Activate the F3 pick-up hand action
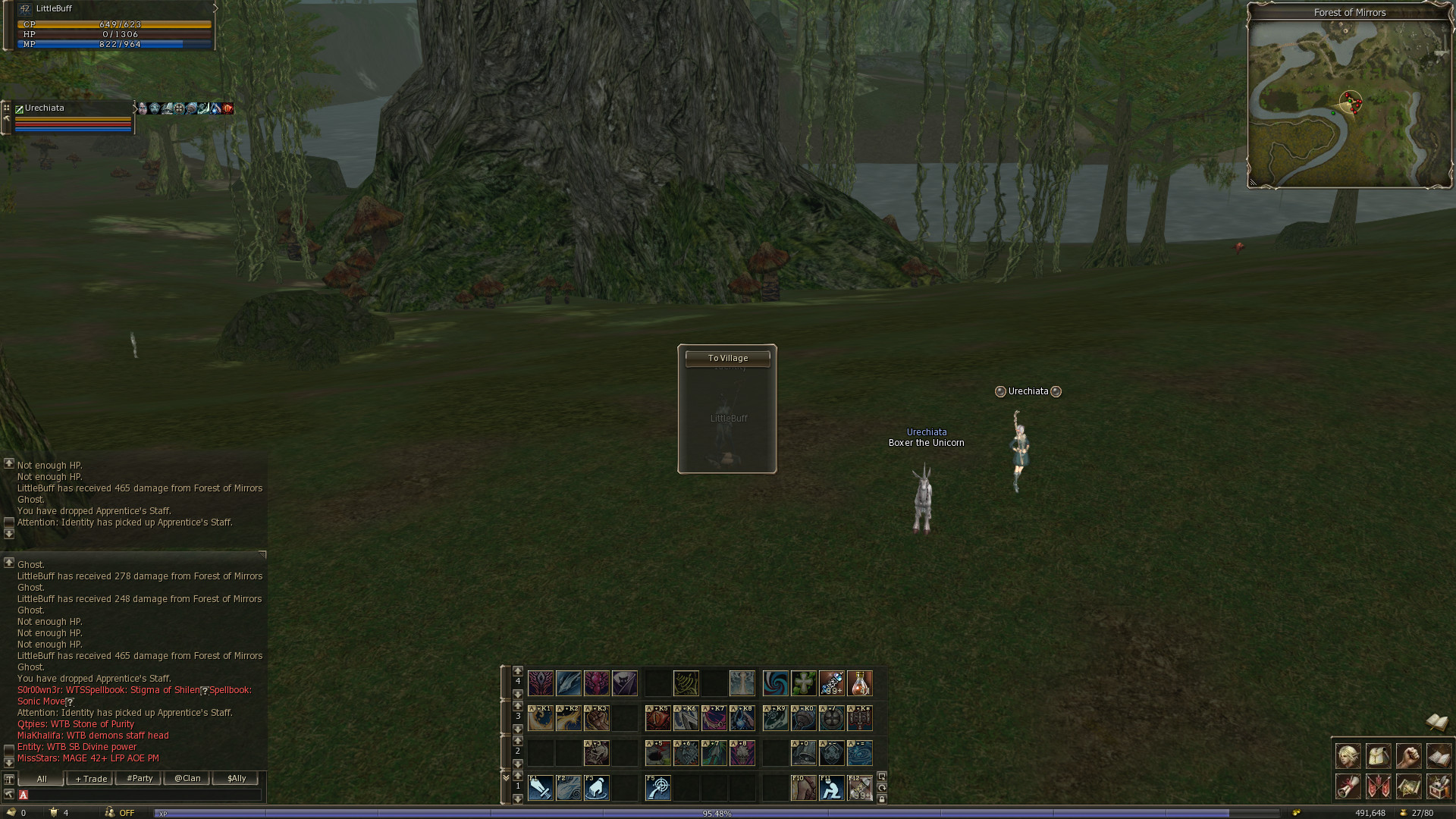The image size is (1456, 819). click(x=597, y=788)
